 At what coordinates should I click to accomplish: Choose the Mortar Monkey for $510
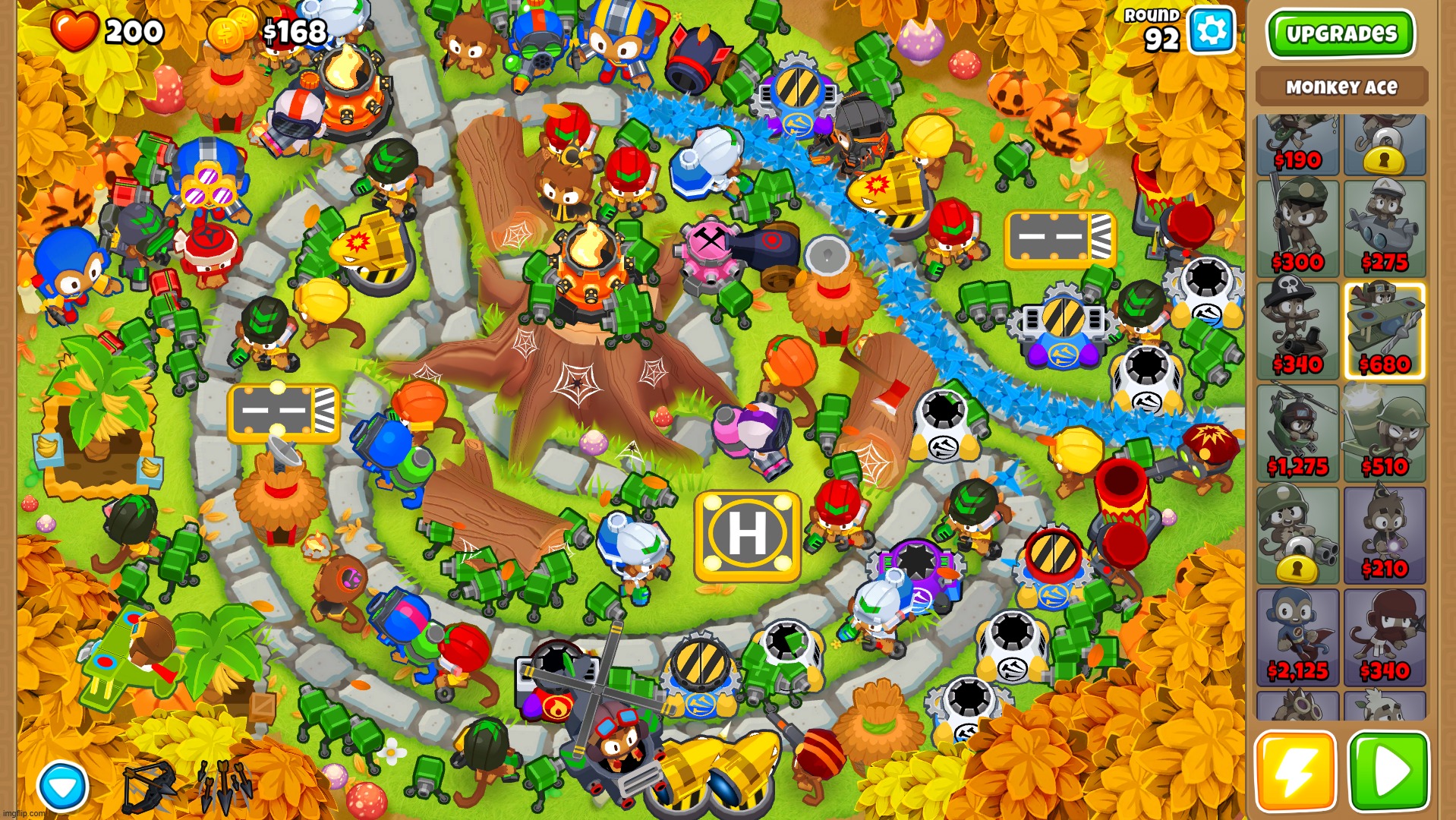point(1385,433)
